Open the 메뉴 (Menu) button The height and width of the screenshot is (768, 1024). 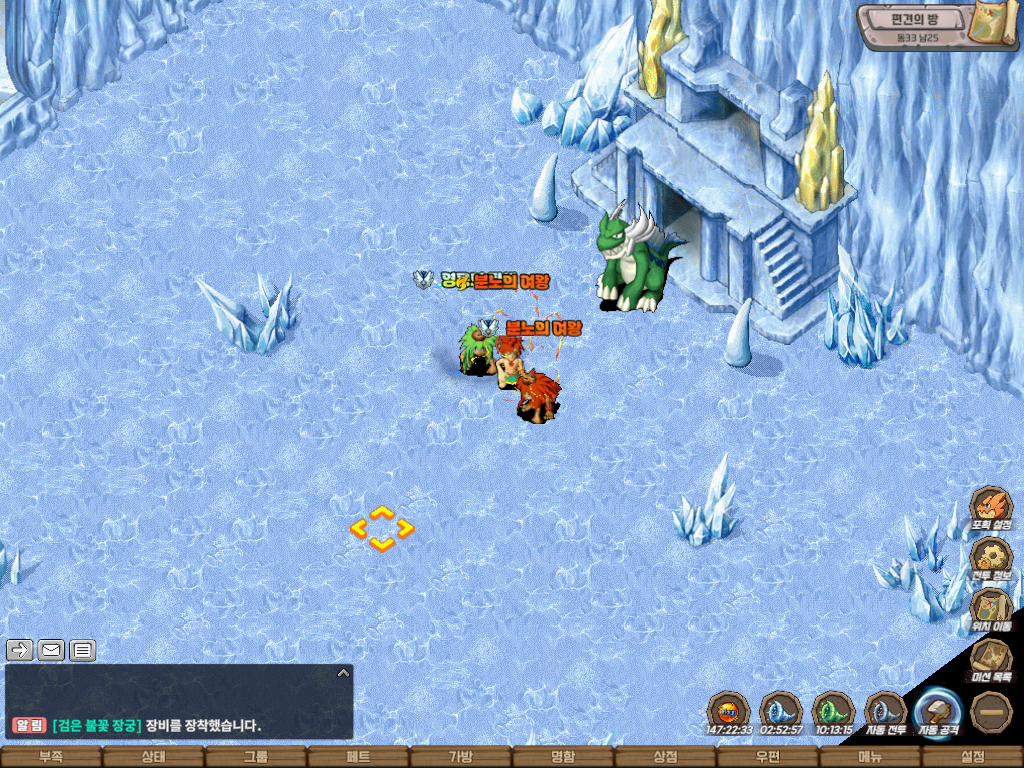(870, 757)
